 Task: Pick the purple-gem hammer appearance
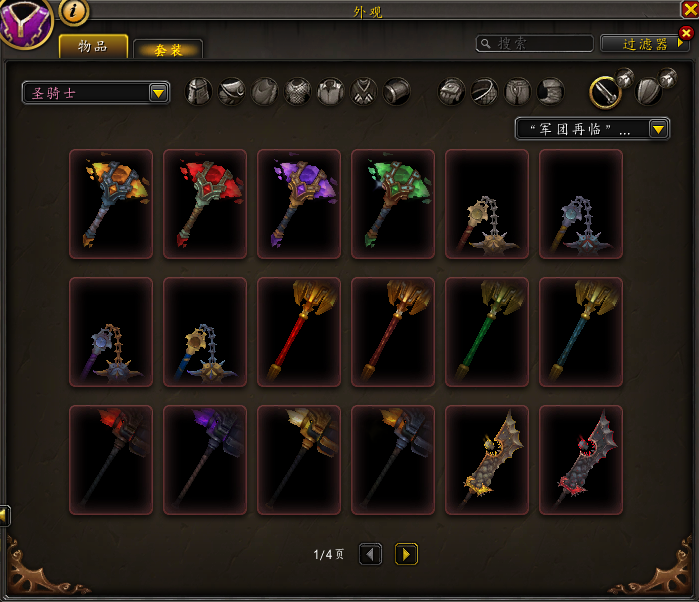click(299, 204)
